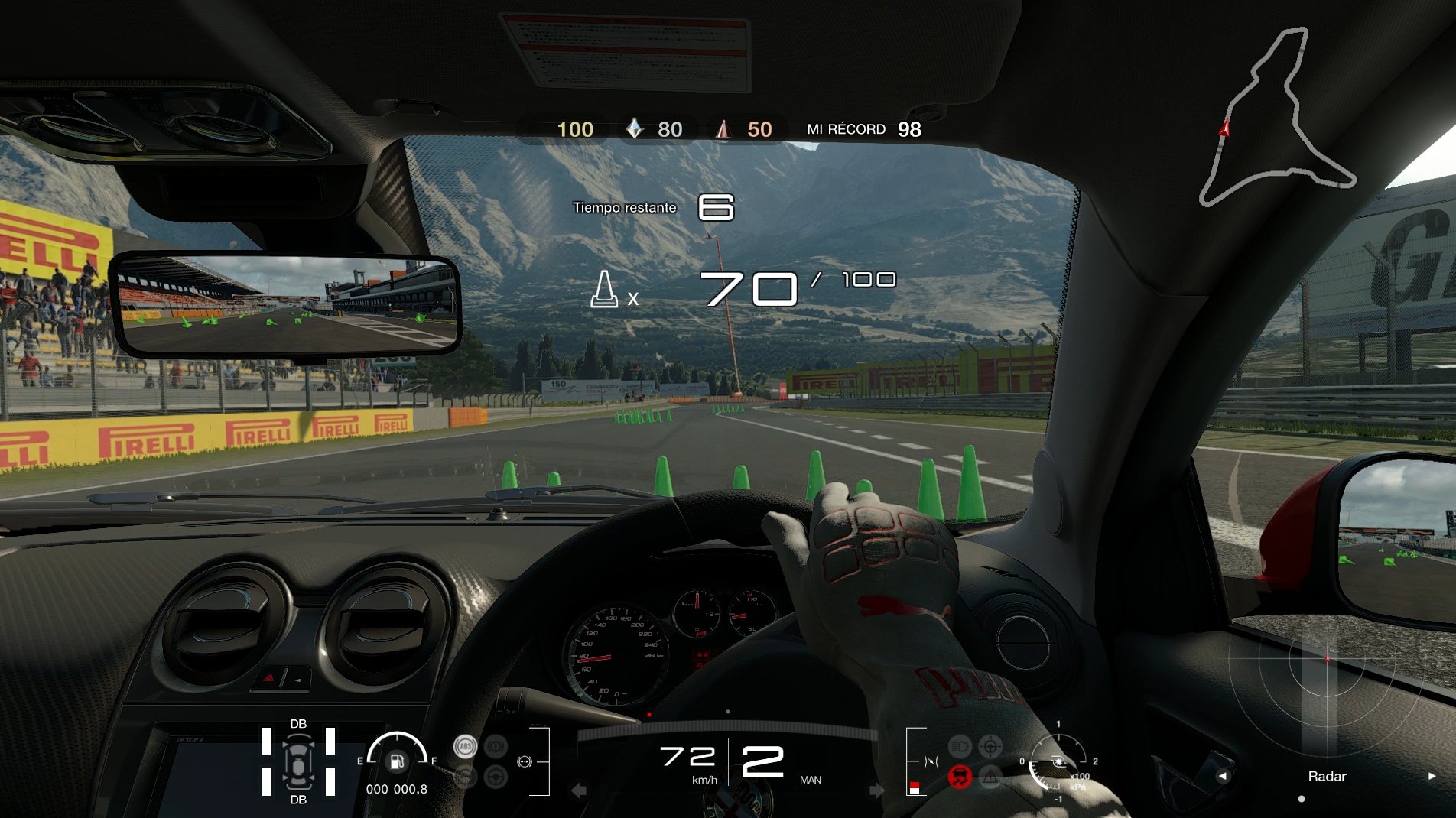Image resolution: width=1456 pixels, height=818 pixels.
Task: Click the Tiempo restante countdown label
Action: tap(625, 207)
